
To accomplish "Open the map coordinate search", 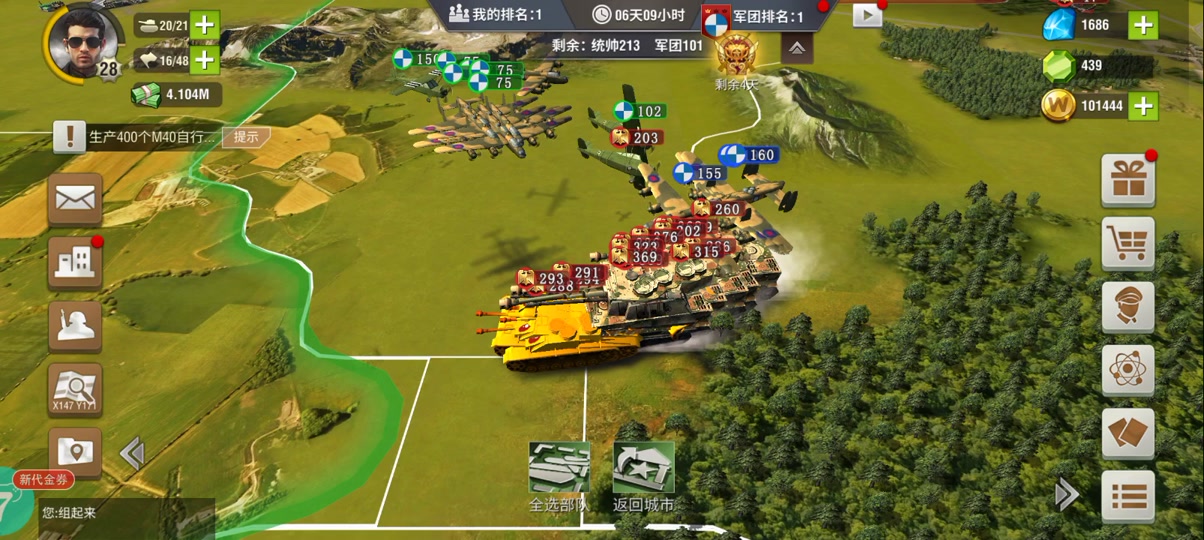I will [x=75, y=389].
